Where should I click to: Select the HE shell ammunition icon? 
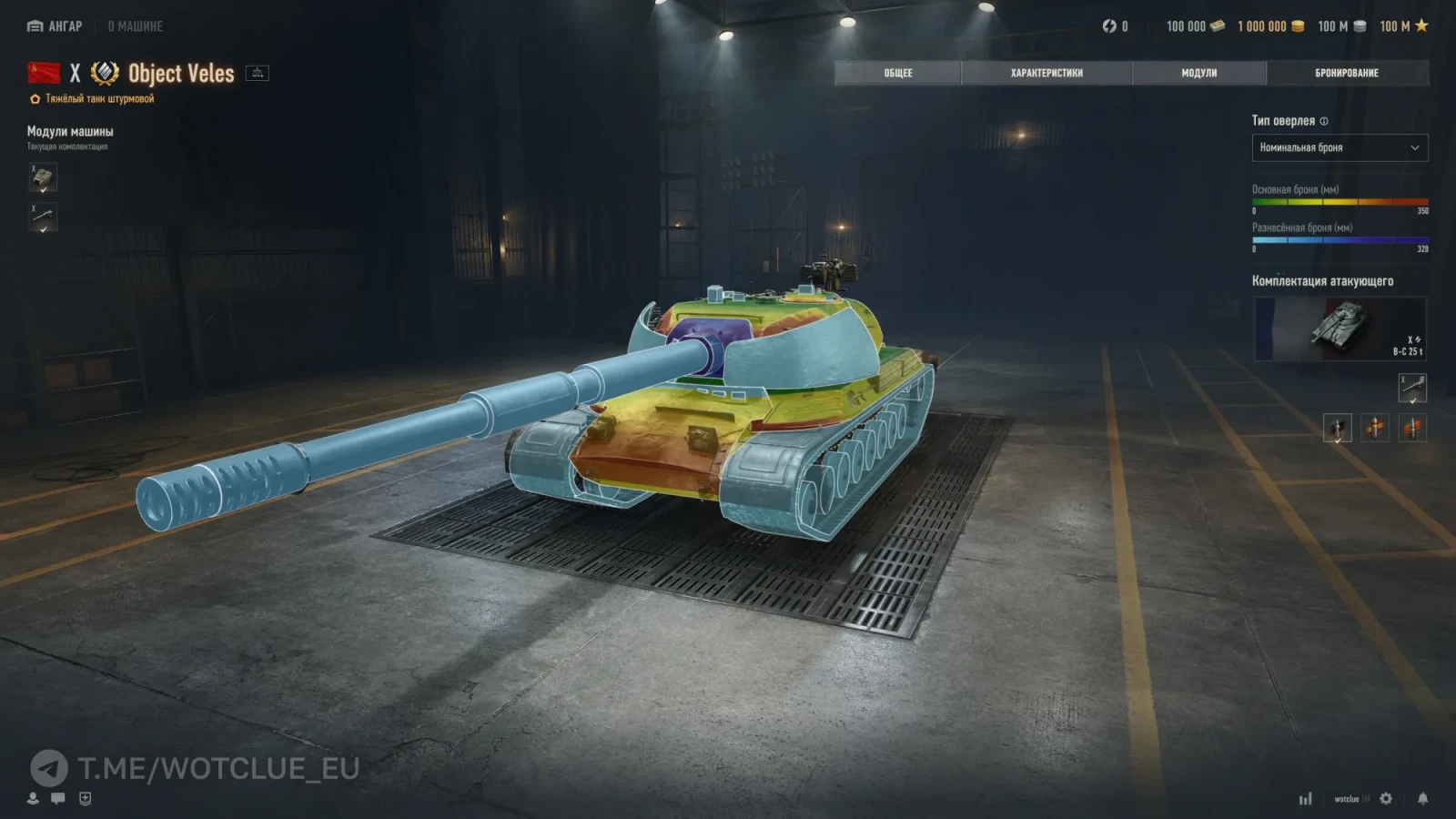[1411, 428]
